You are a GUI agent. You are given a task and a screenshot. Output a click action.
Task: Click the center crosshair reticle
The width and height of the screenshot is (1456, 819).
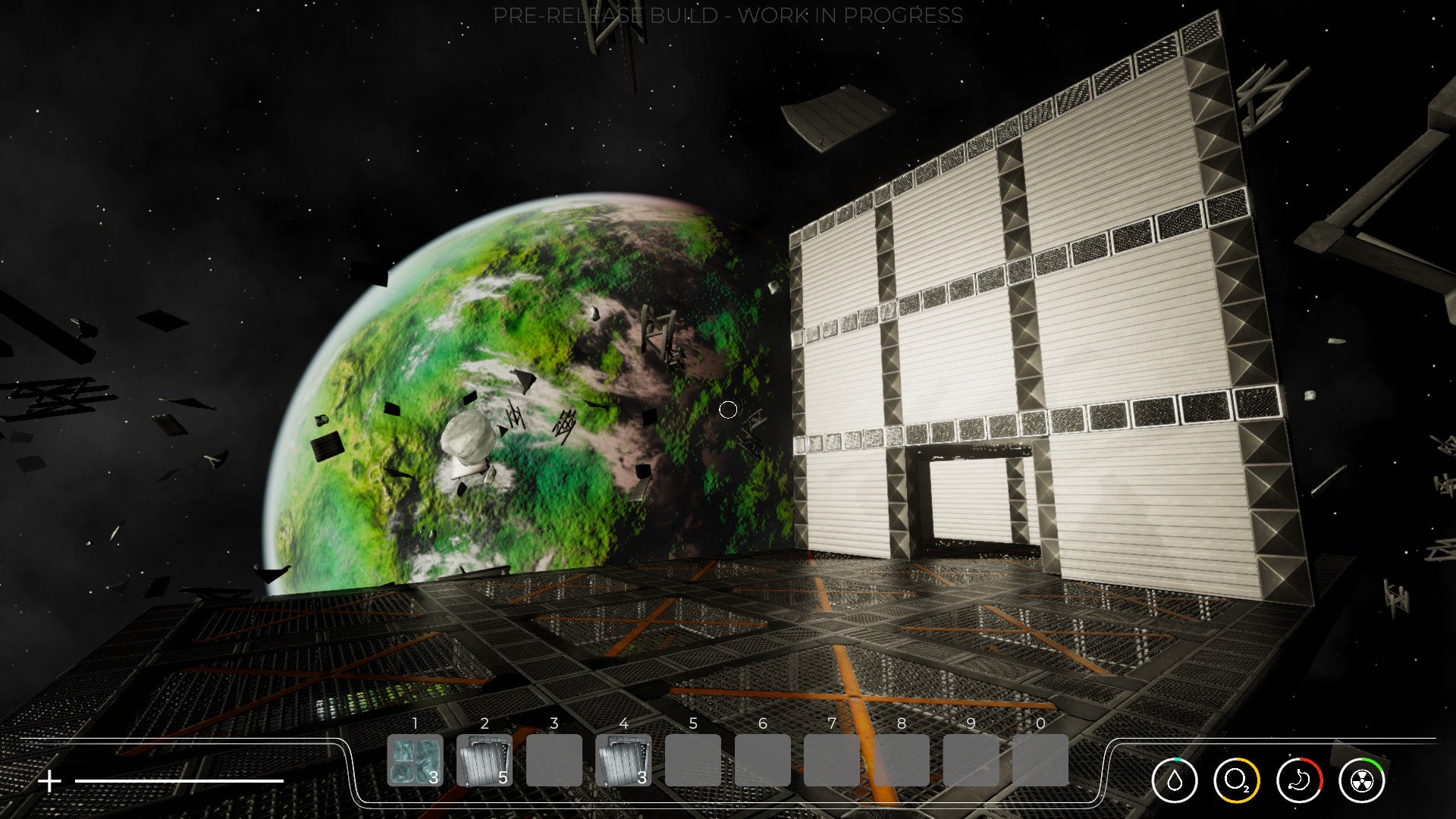(x=728, y=409)
